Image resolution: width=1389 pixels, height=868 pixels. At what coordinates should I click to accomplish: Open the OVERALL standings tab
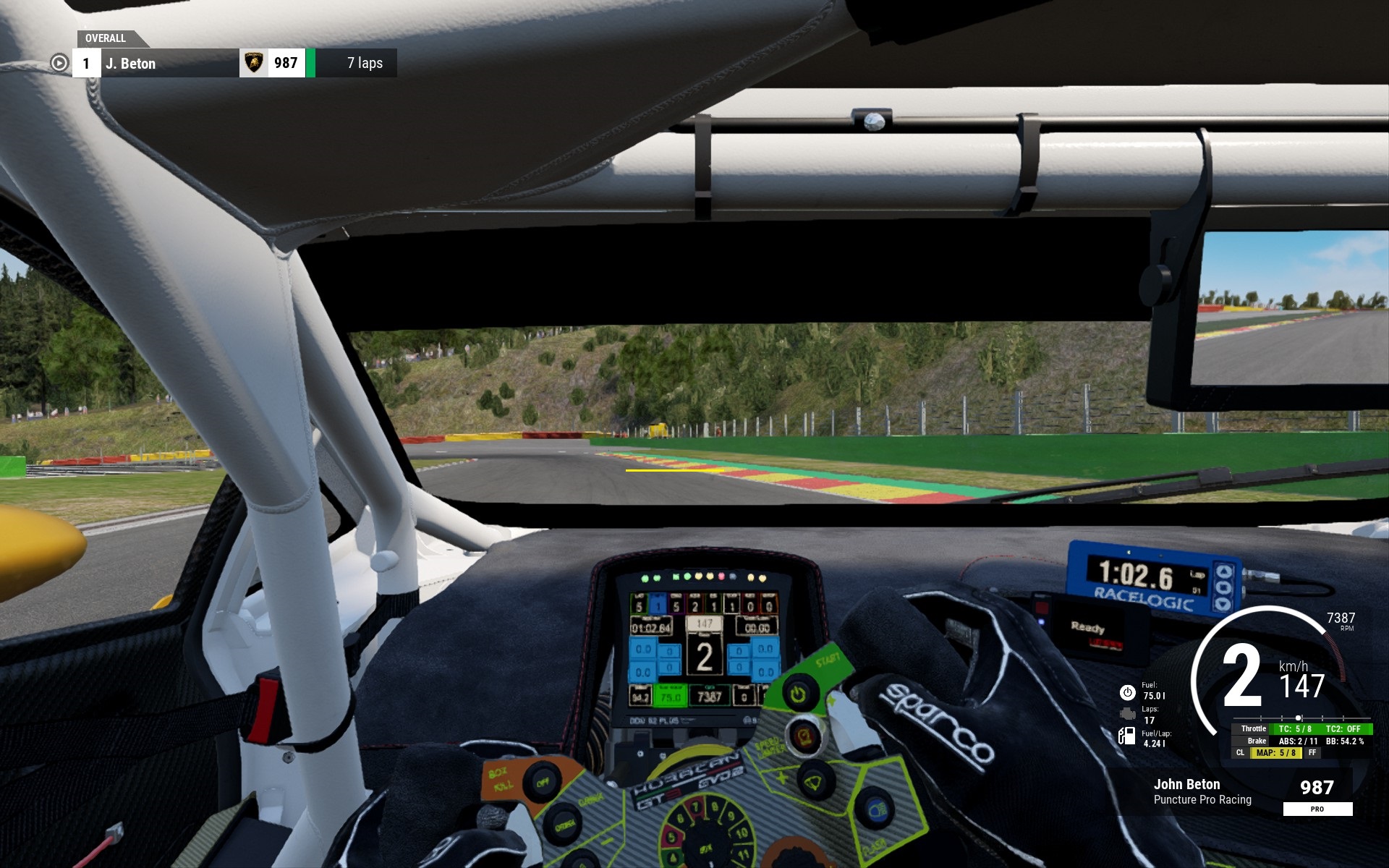click(106, 38)
